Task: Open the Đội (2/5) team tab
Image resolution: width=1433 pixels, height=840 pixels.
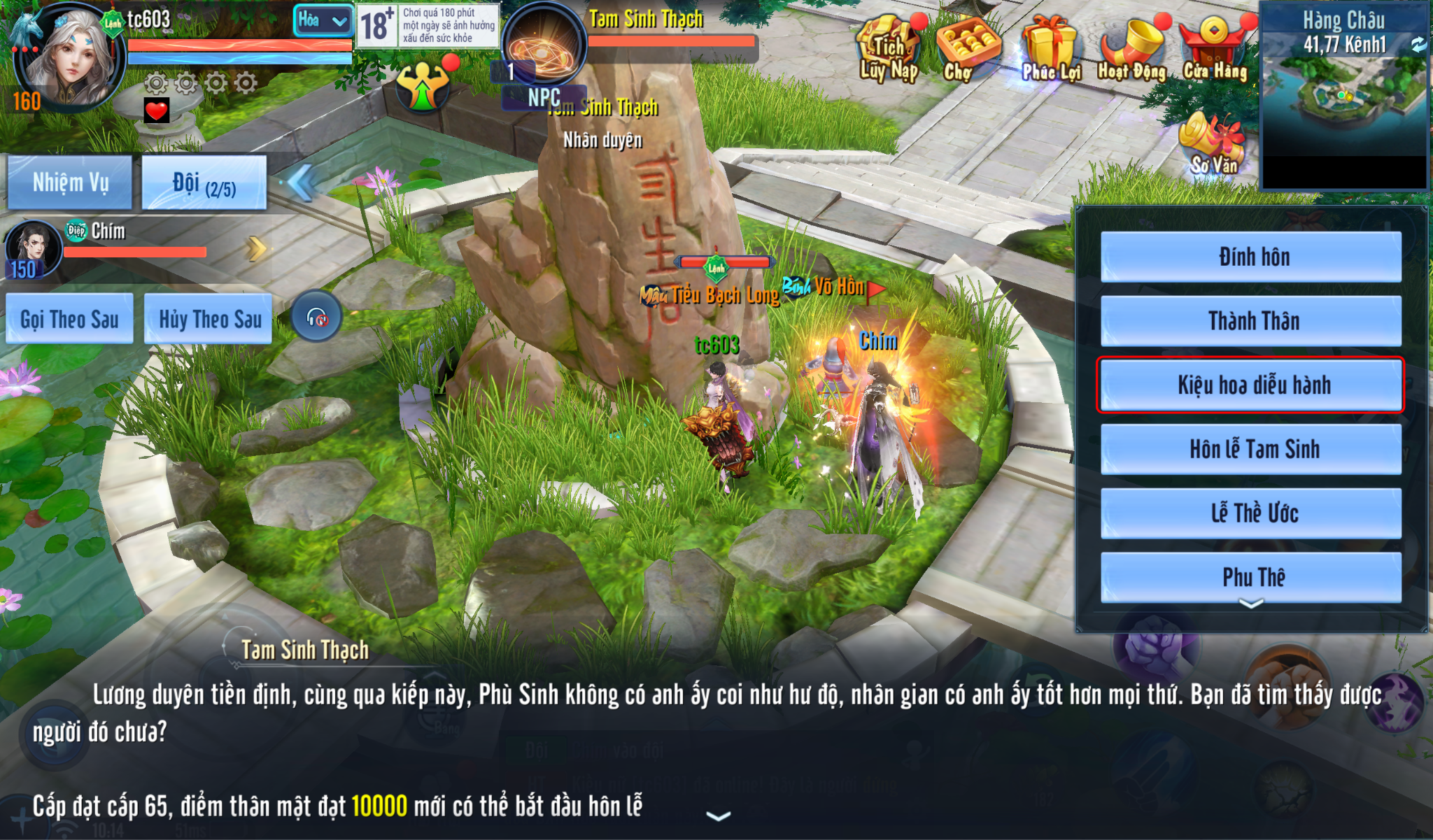Action: (204, 183)
